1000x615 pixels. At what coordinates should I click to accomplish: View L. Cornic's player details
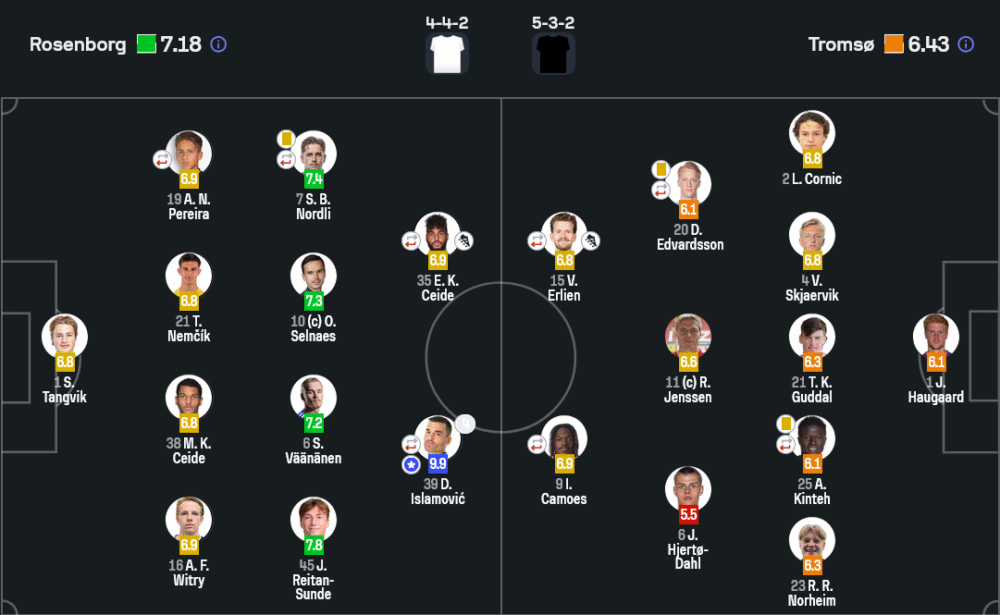(812, 134)
